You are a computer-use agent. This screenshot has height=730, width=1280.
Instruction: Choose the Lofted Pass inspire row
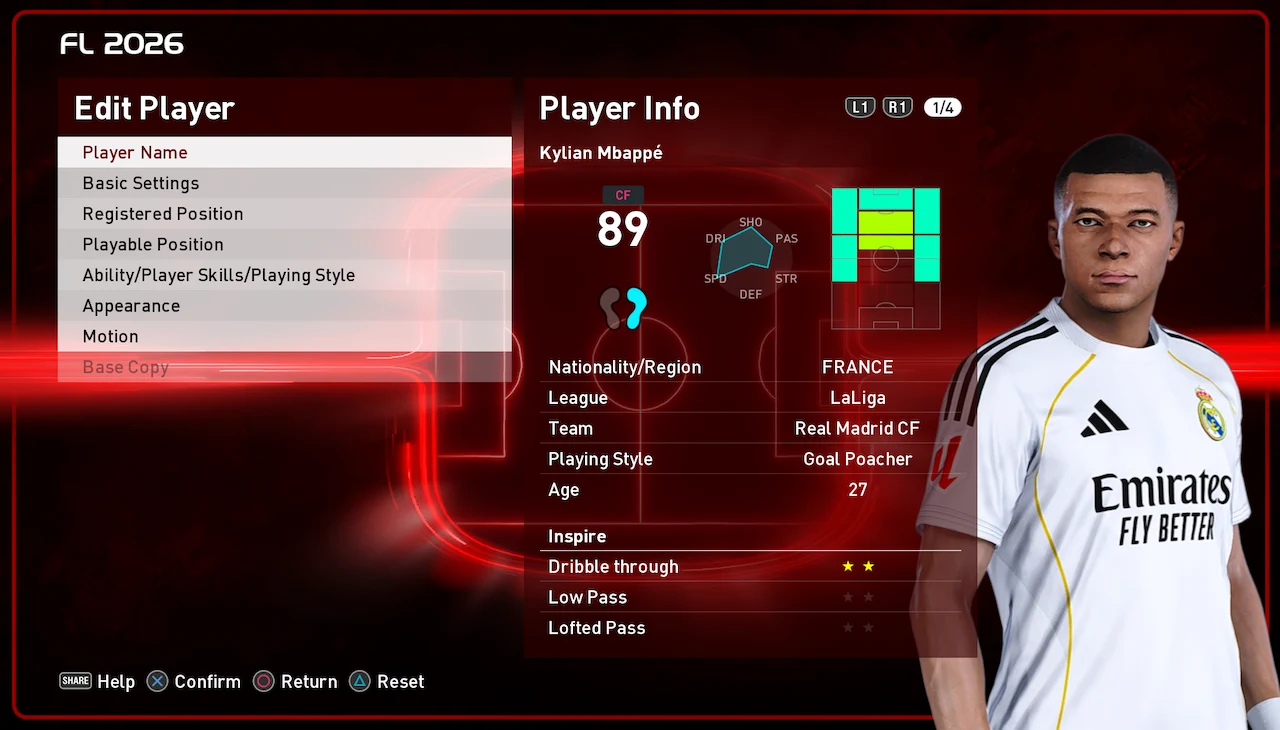[750, 628]
